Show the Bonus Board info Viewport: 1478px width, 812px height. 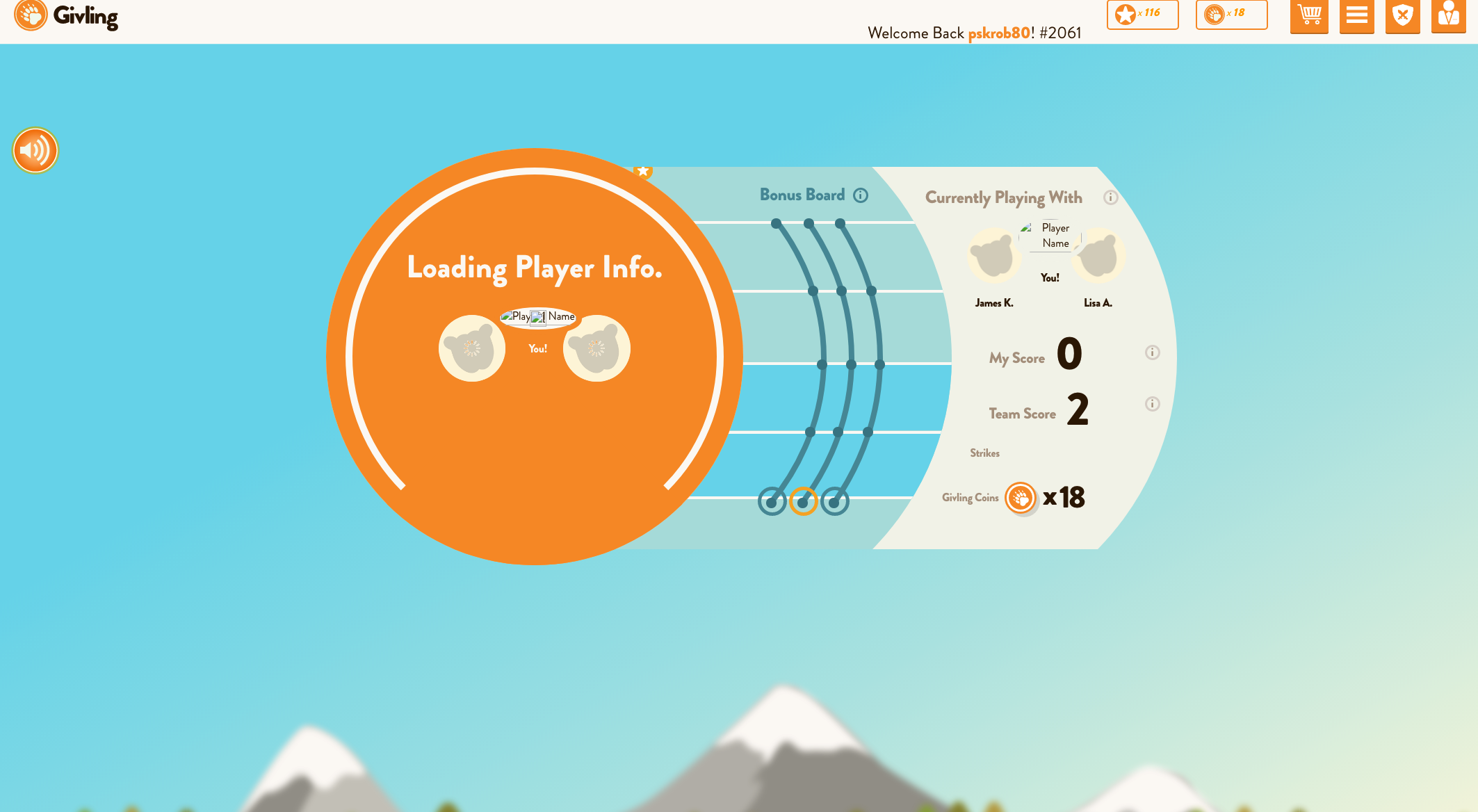click(x=861, y=195)
